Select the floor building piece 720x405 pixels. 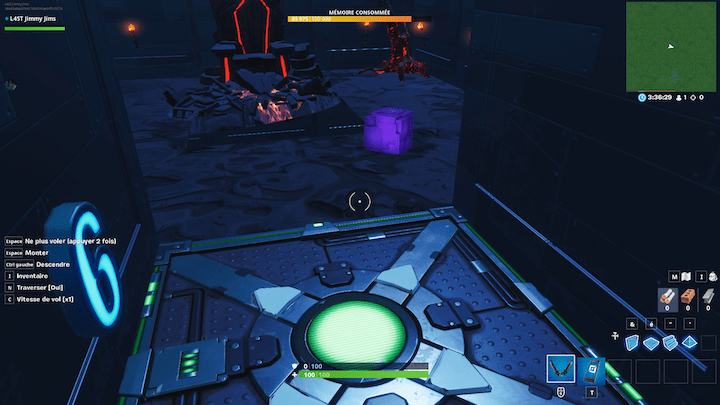(652, 343)
